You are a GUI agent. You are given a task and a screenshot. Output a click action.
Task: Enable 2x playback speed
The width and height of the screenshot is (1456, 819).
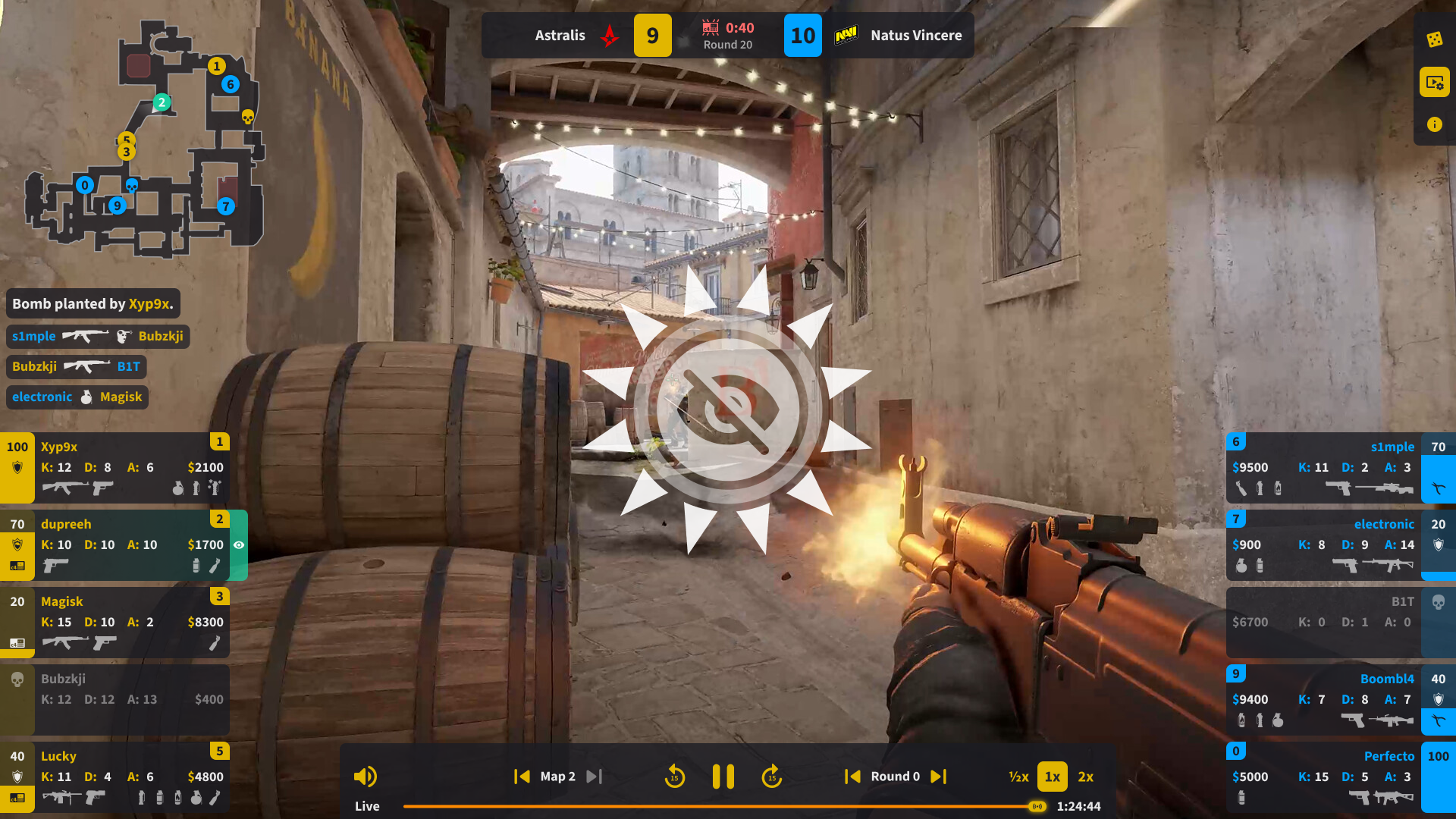[x=1085, y=777]
